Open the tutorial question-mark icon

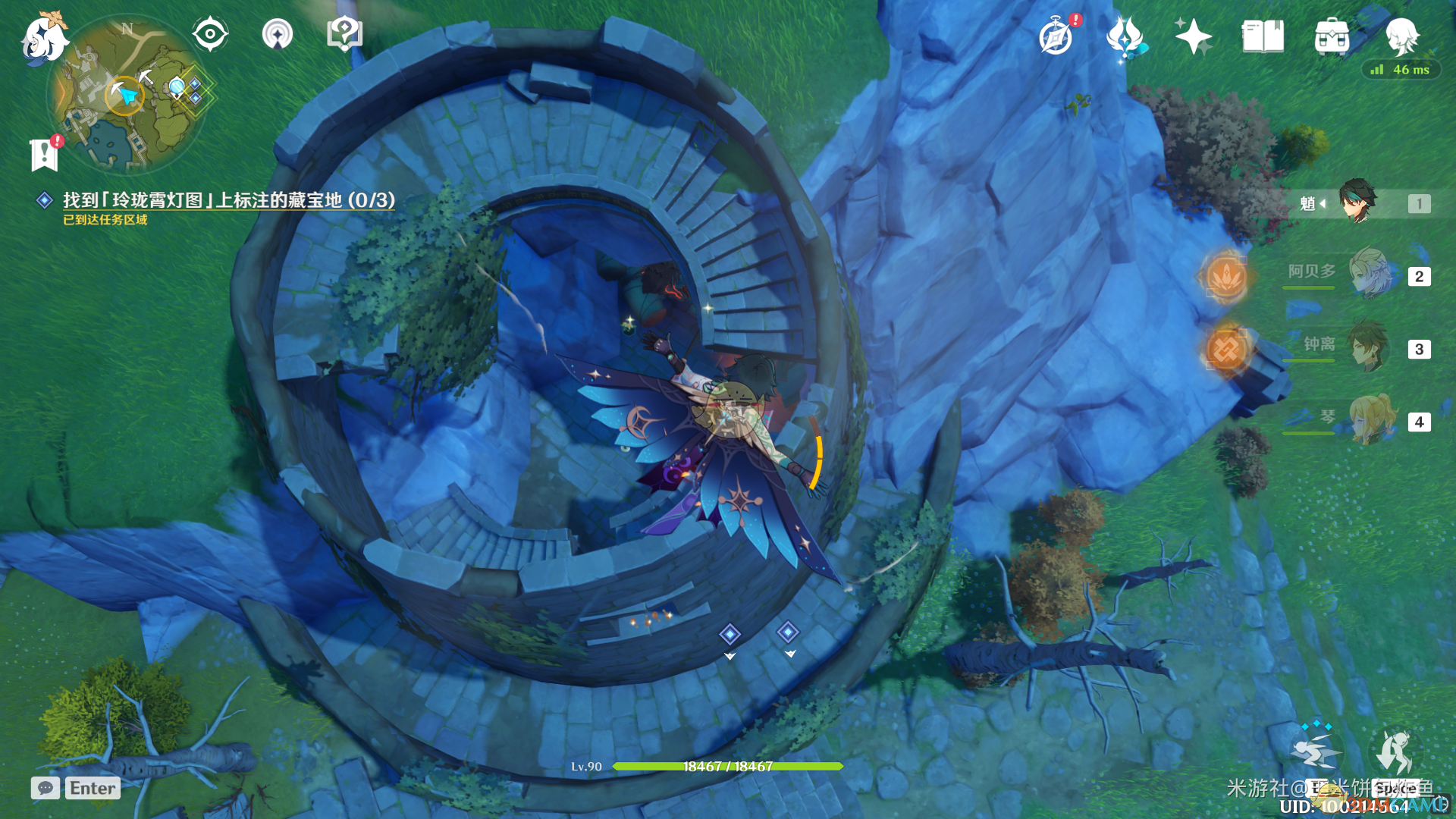pyautogui.click(x=344, y=34)
